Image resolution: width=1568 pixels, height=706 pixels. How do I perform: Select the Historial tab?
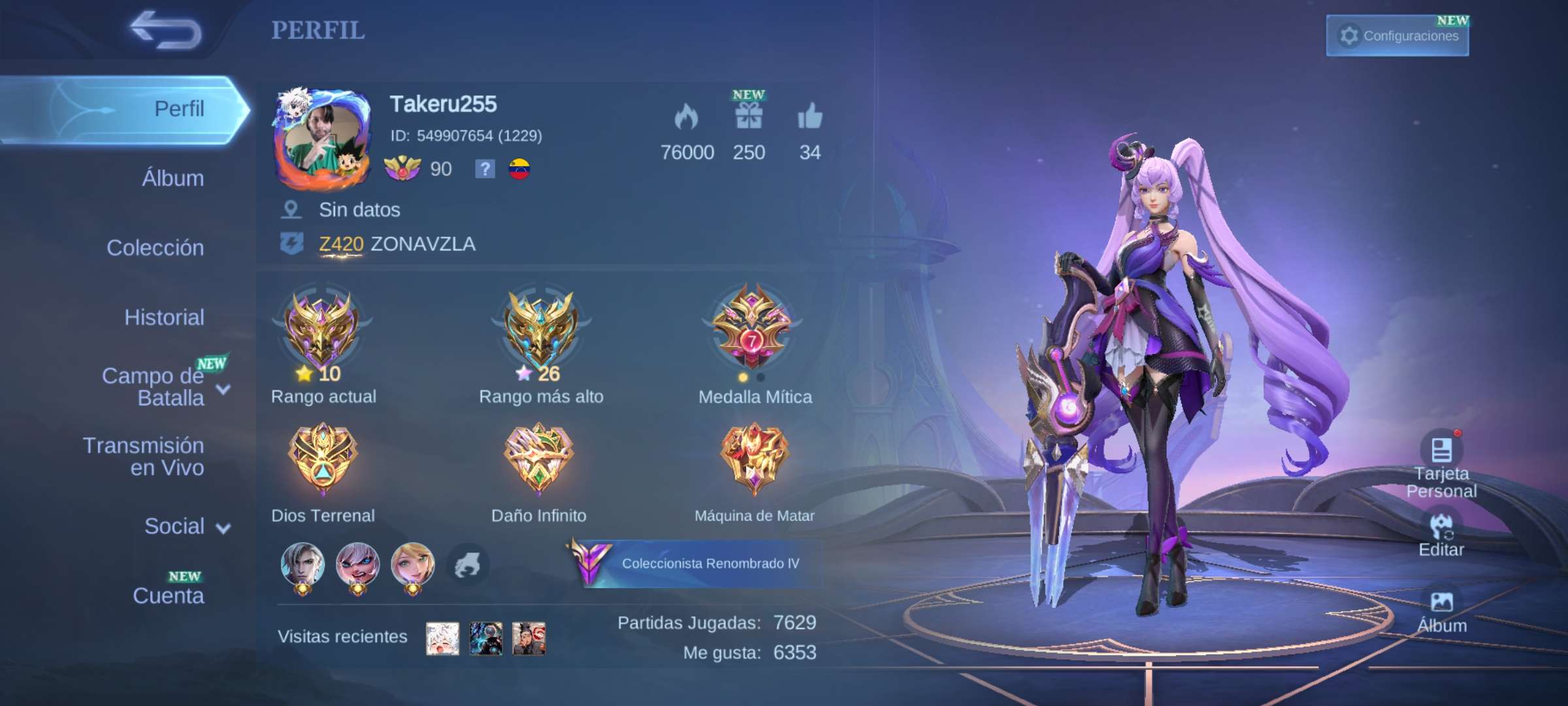click(164, 318)
